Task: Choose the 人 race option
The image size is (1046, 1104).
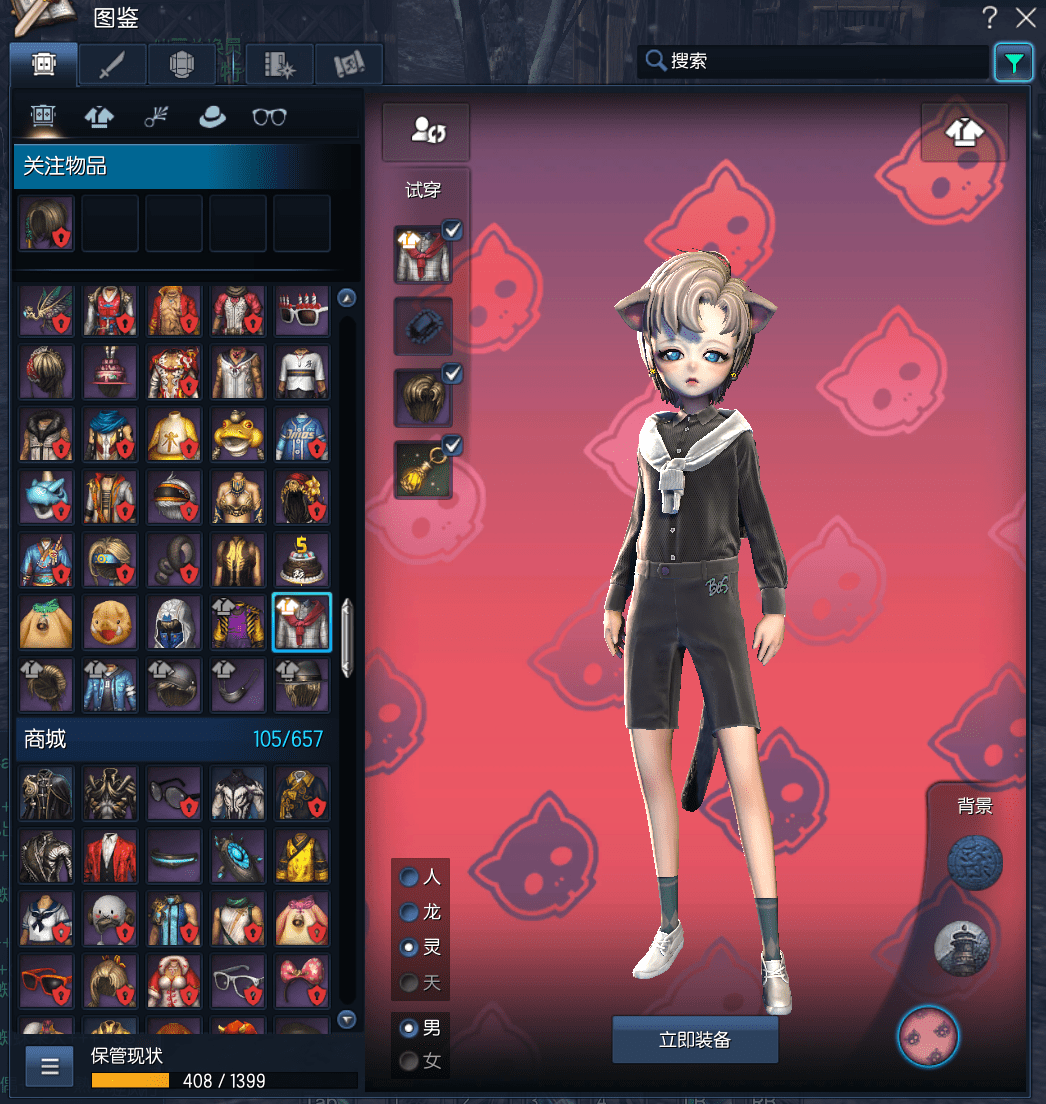Action: (x=409, y=878)
